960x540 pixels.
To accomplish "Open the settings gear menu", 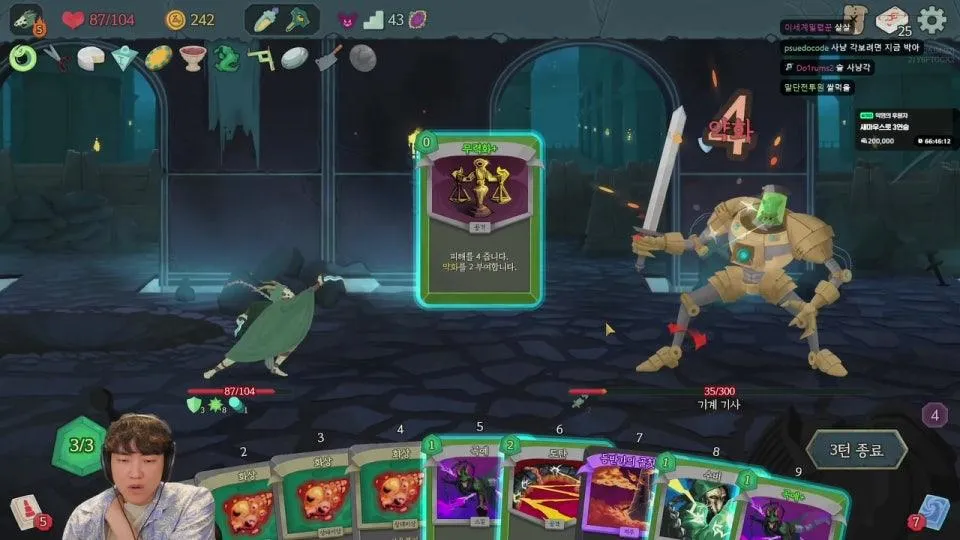I will click(932, 19).
